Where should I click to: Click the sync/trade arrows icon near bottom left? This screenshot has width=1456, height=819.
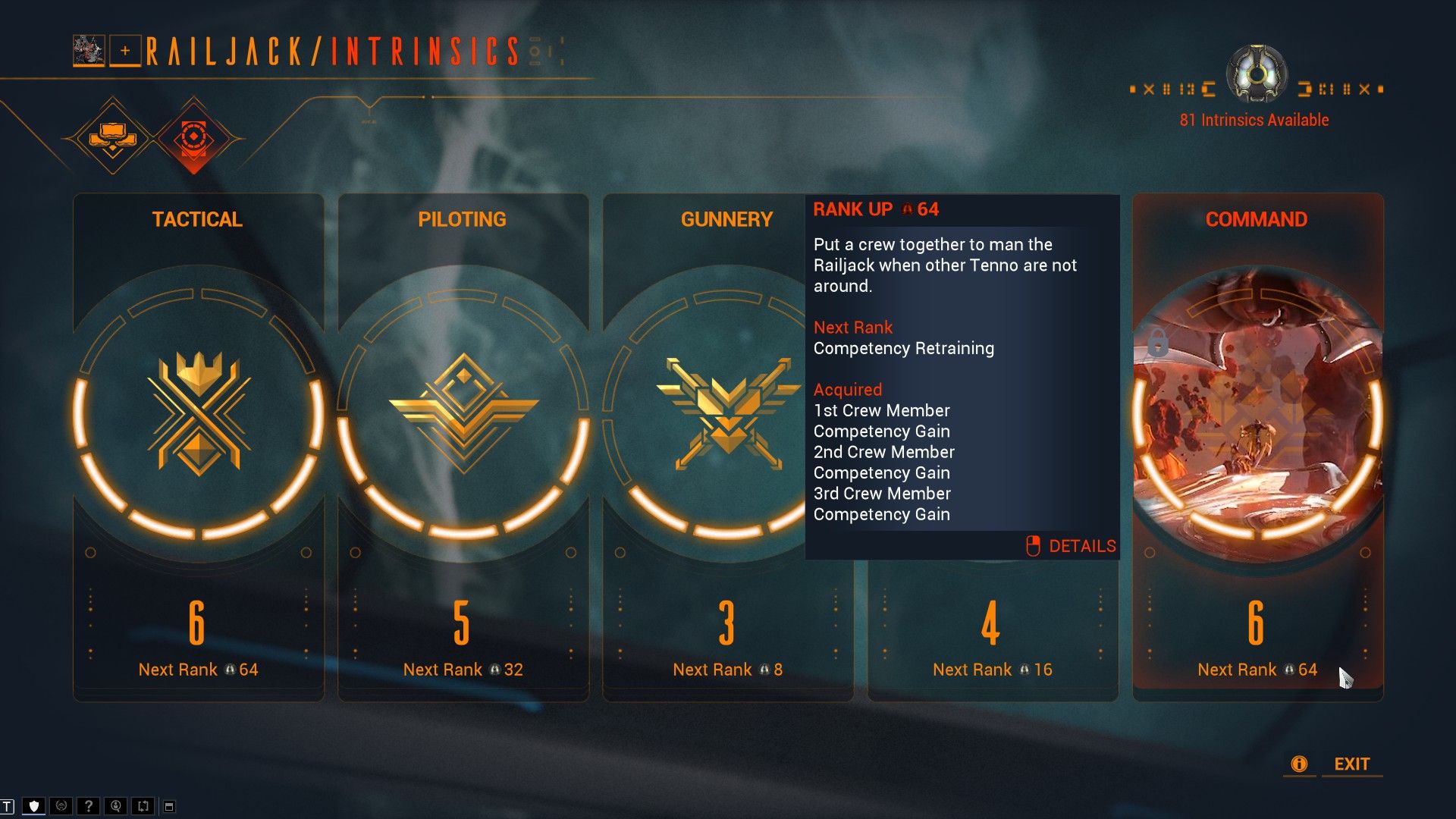143,805
